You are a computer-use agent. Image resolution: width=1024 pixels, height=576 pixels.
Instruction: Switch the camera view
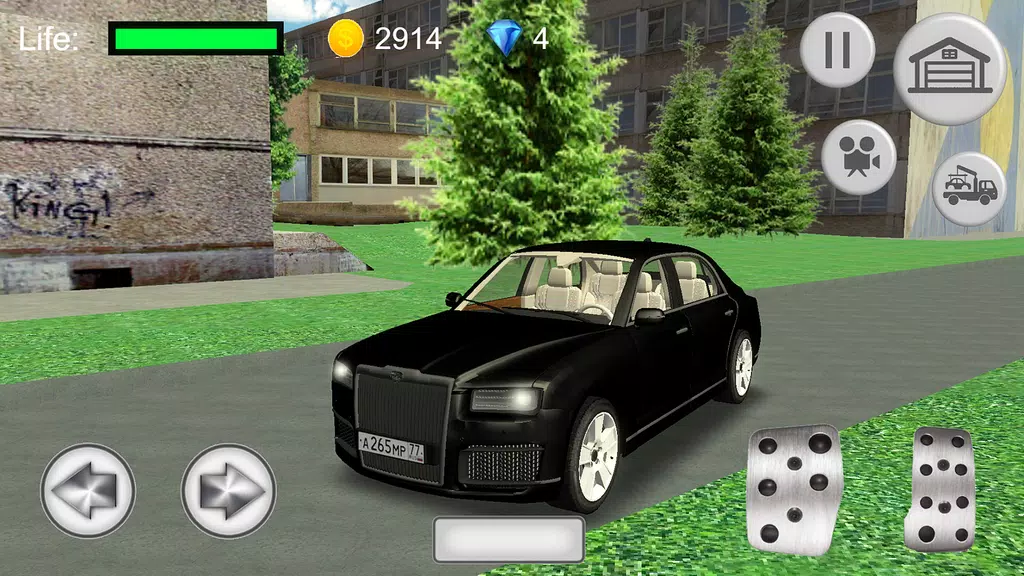tap(858, 158)
